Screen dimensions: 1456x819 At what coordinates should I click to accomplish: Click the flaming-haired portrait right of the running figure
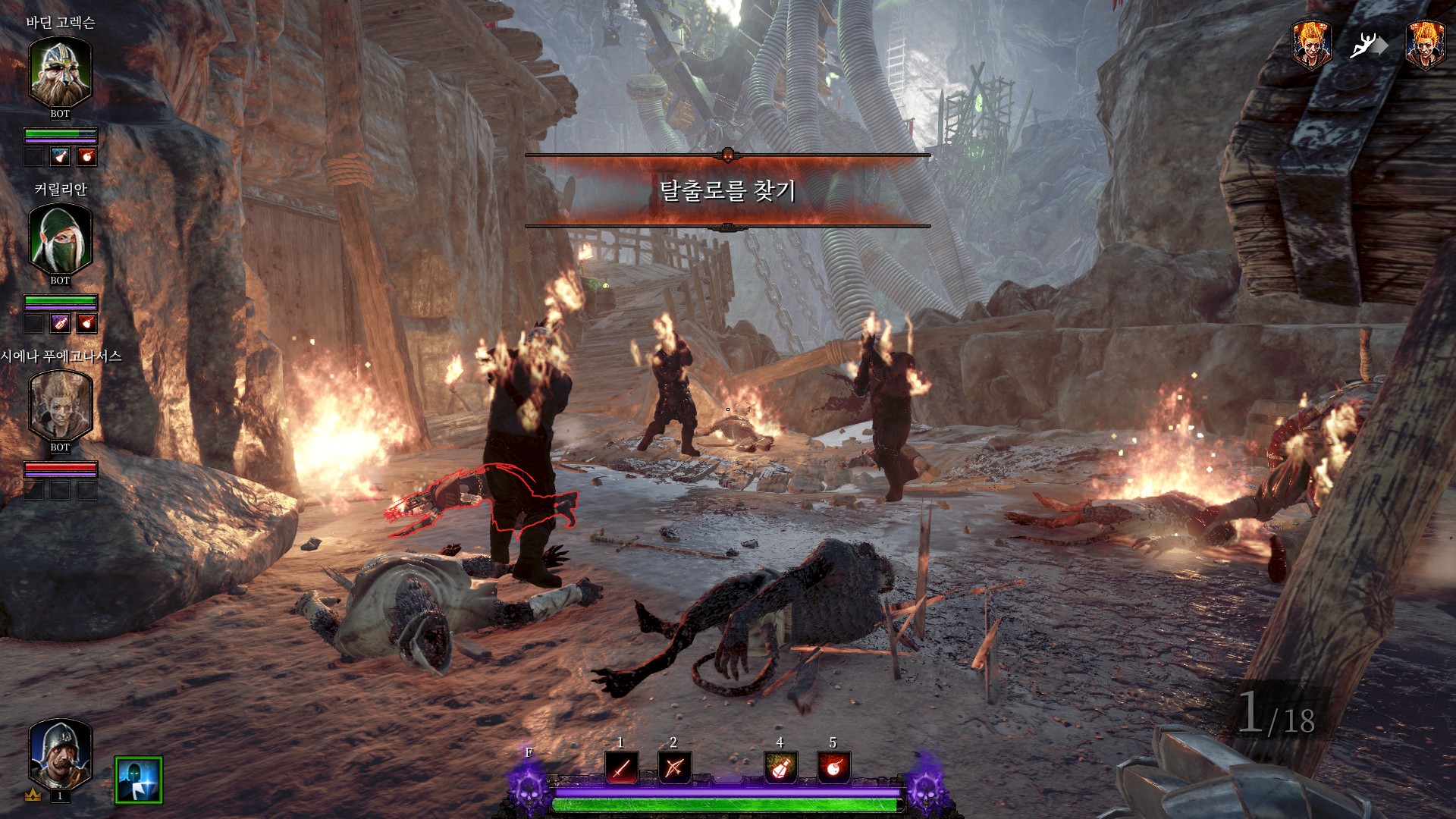(x=1425, y=45)
